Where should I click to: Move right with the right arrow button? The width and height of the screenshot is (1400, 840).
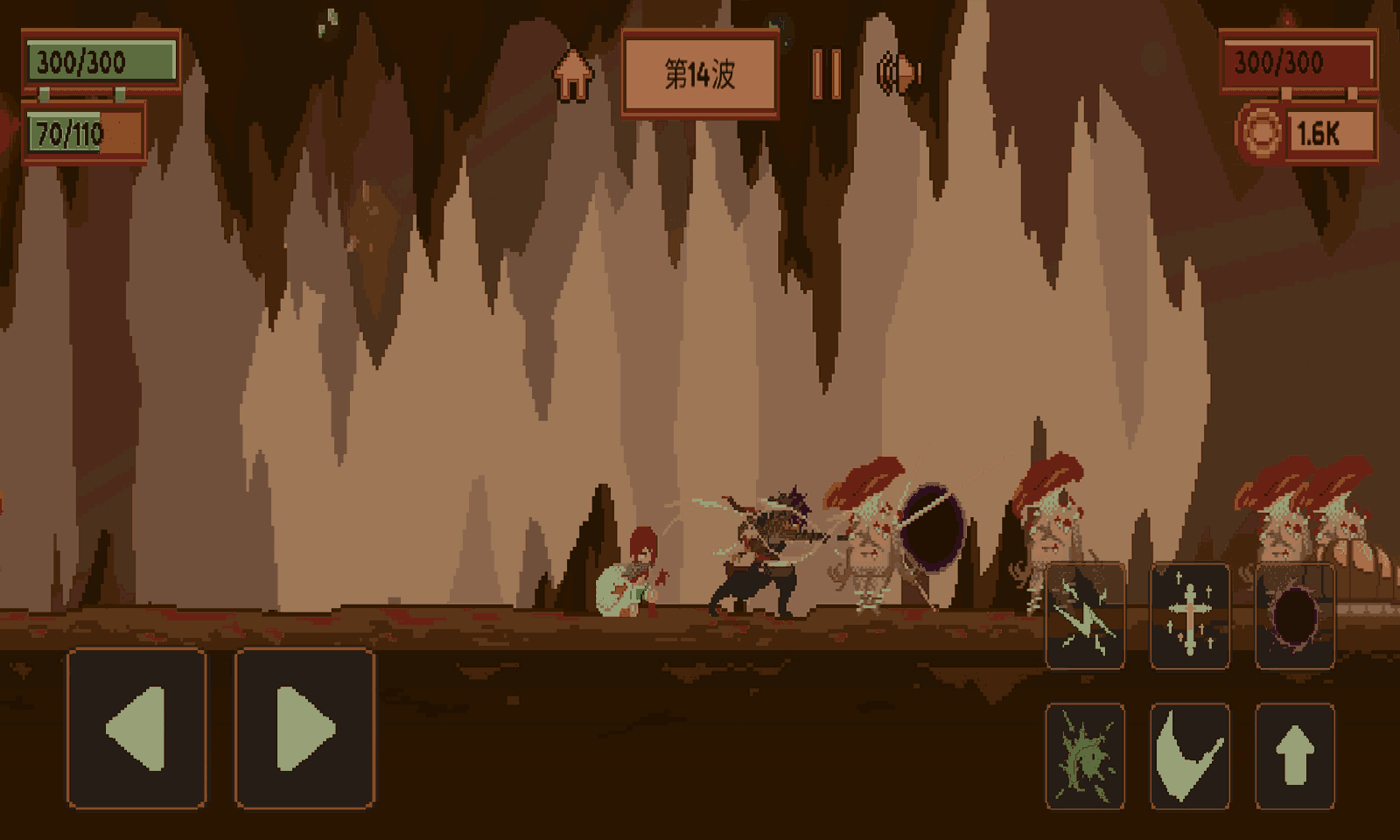coord(304,728)
